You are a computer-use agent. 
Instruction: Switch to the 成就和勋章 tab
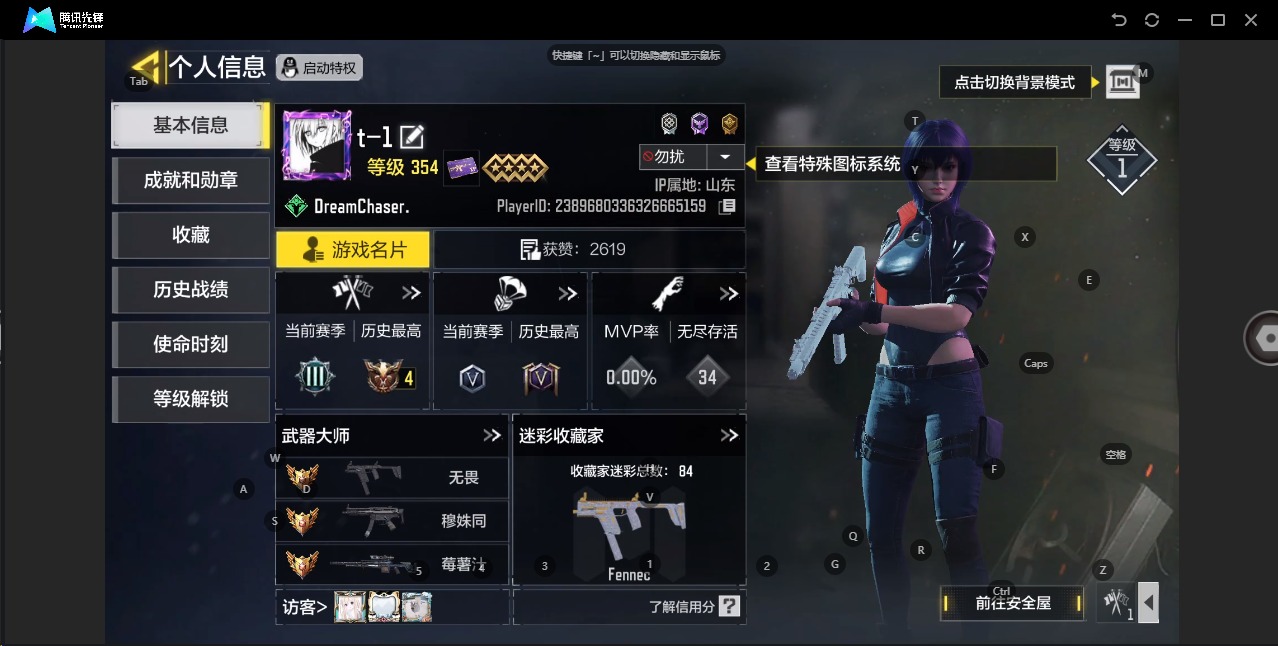pyautogui.click(x=190, y=180)
